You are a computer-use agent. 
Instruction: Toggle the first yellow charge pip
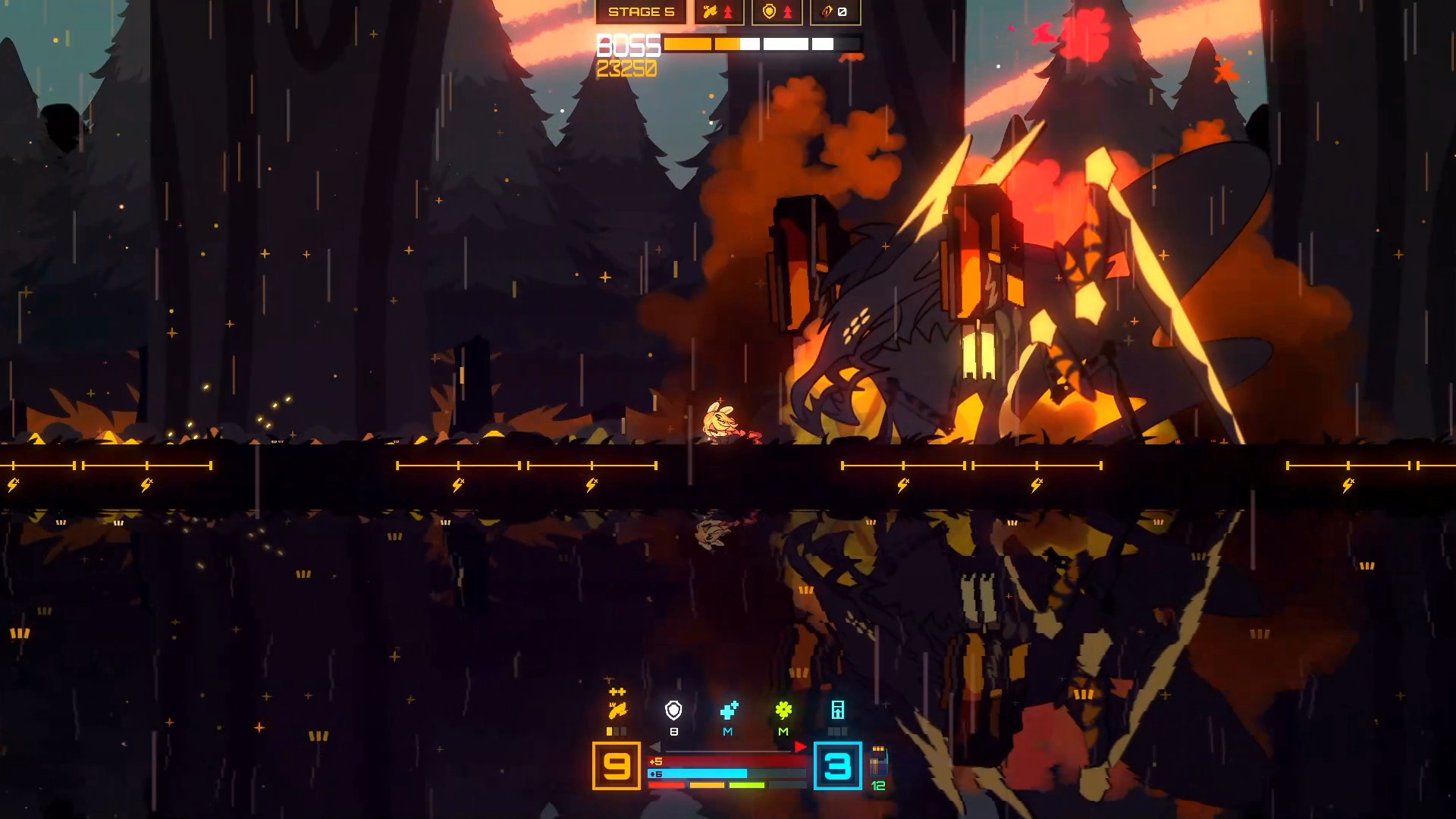click(610, 732)
